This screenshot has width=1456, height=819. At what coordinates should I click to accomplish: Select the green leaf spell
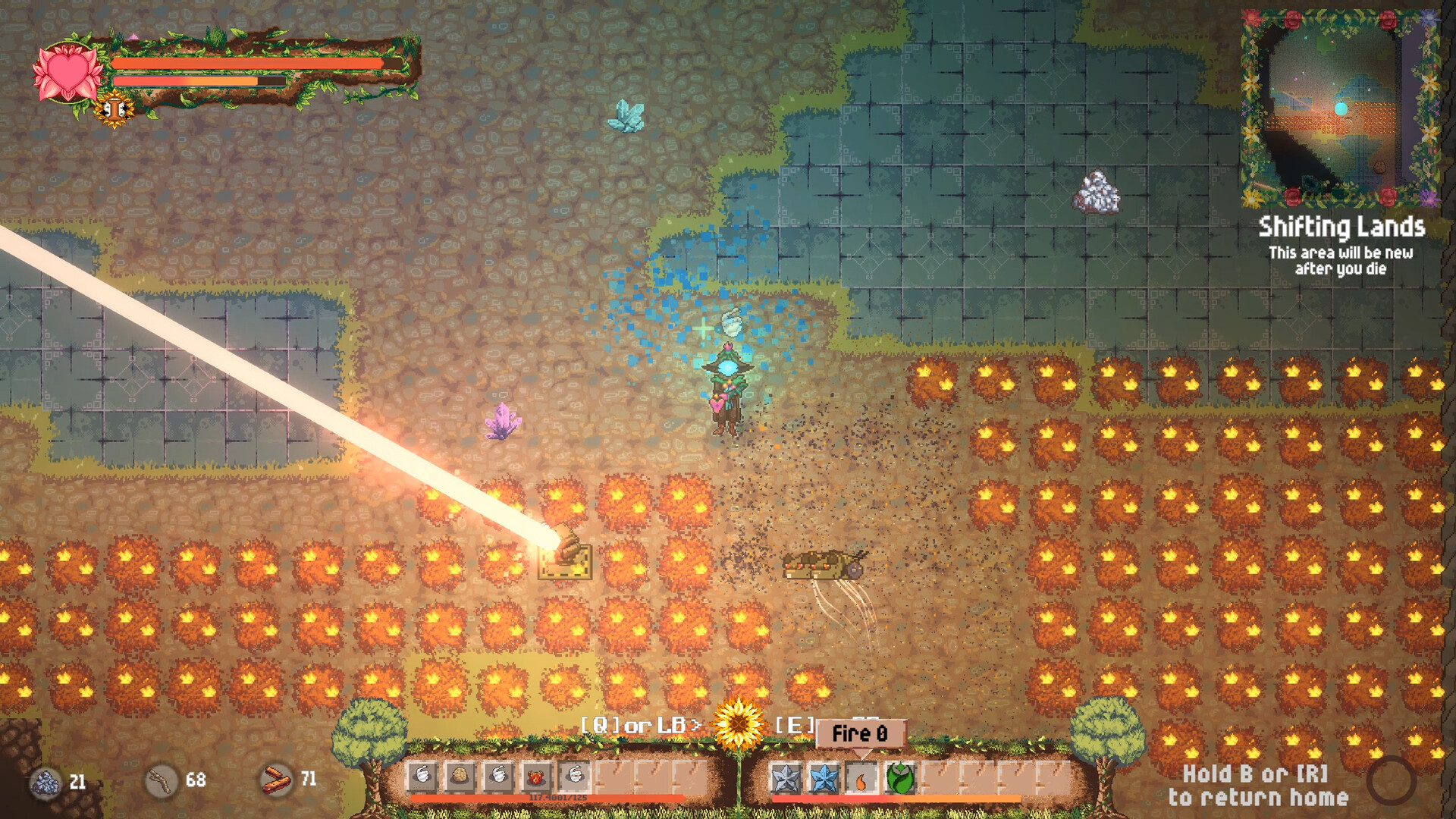tap(900, 777)
